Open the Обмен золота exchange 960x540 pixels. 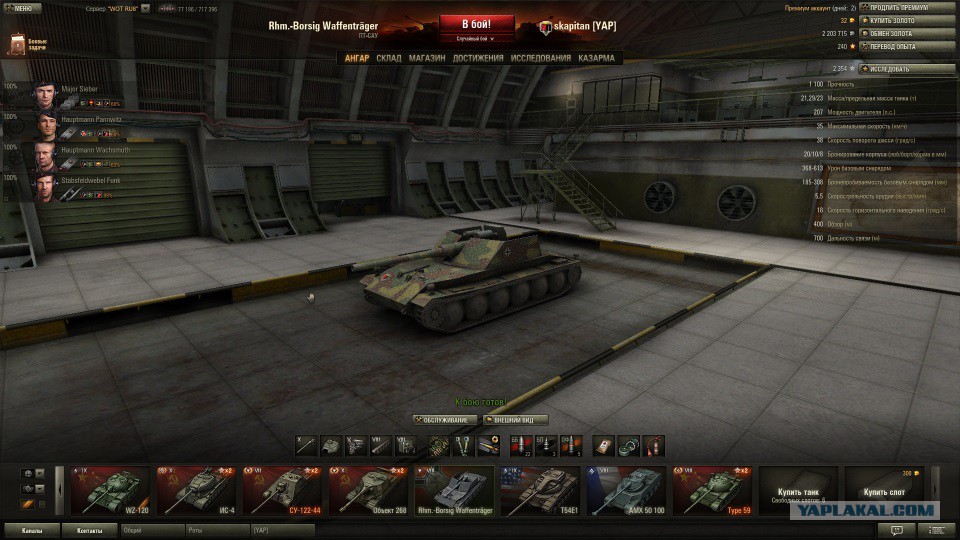coord(897,33)
